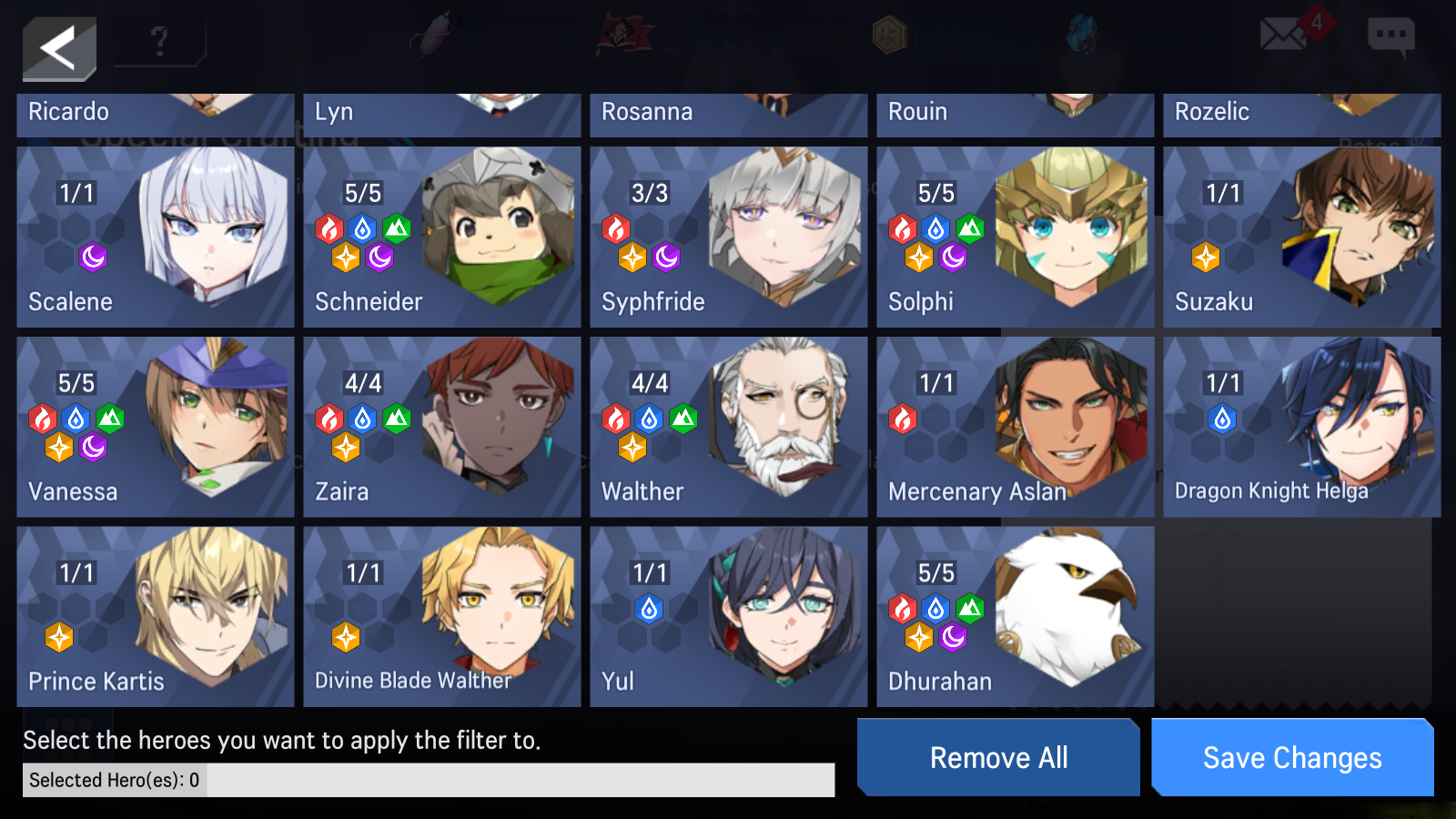The width and height of the screenshot is (1456, 819).
Task: Select Dragon Knight Helga
Action: (1301, 427)
